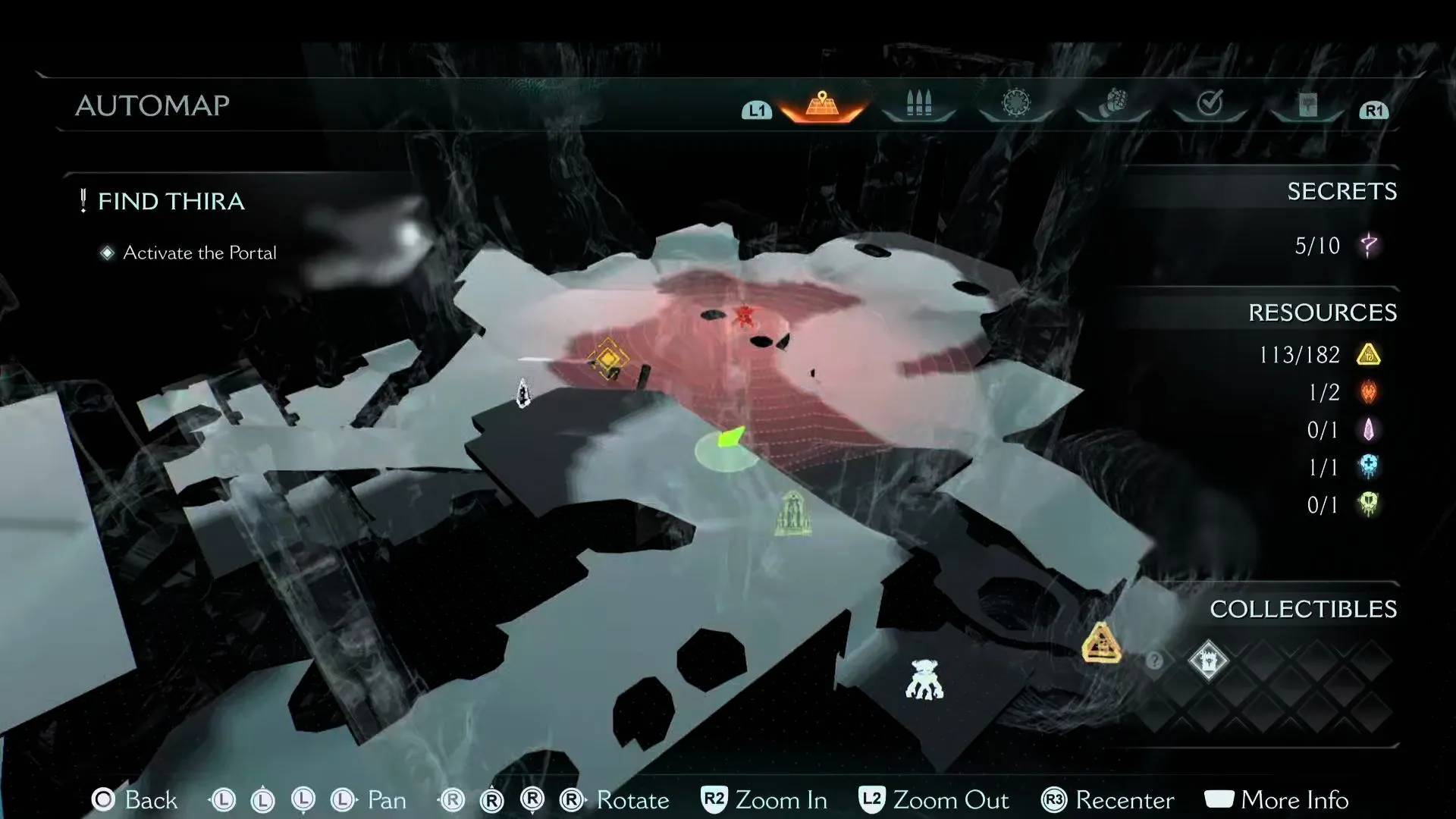Select the green shrine gate map marker

pos(792,514)
